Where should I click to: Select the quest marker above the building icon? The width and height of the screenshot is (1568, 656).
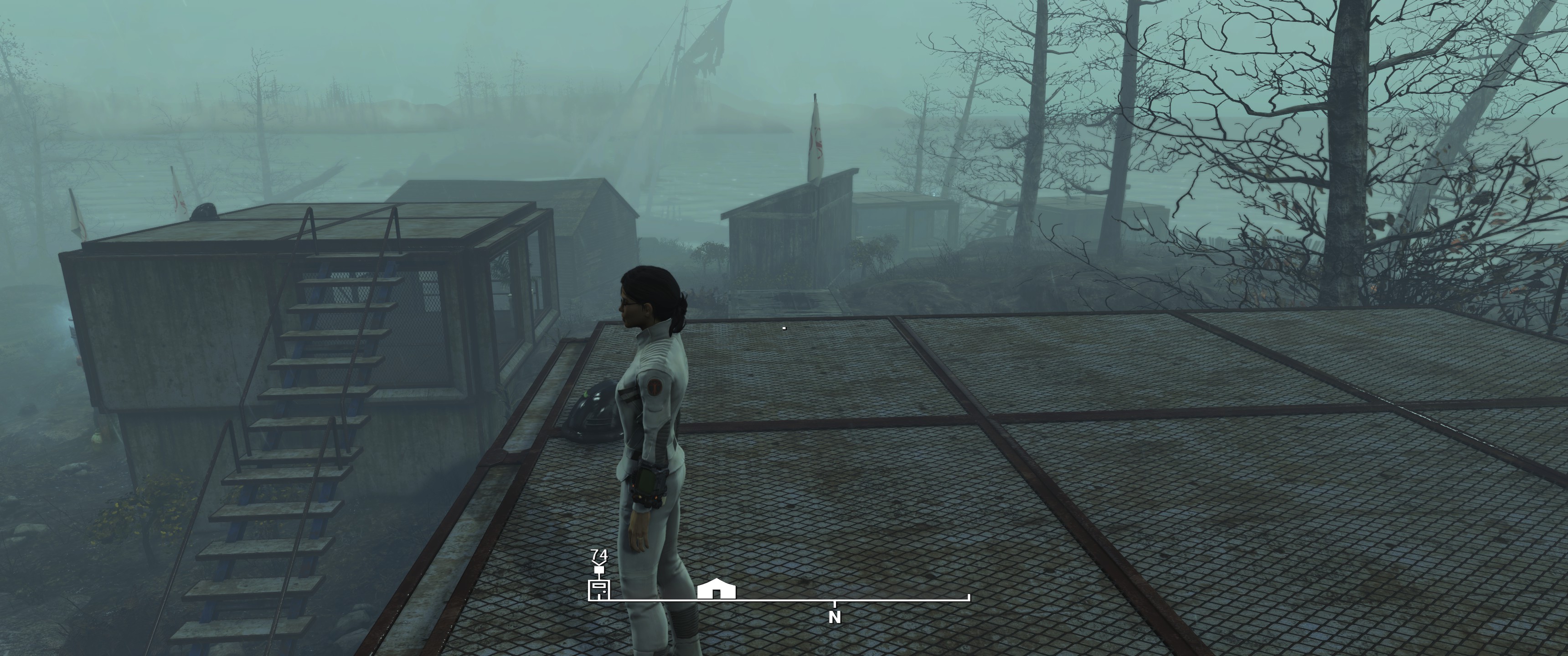[x=599, y=570]
